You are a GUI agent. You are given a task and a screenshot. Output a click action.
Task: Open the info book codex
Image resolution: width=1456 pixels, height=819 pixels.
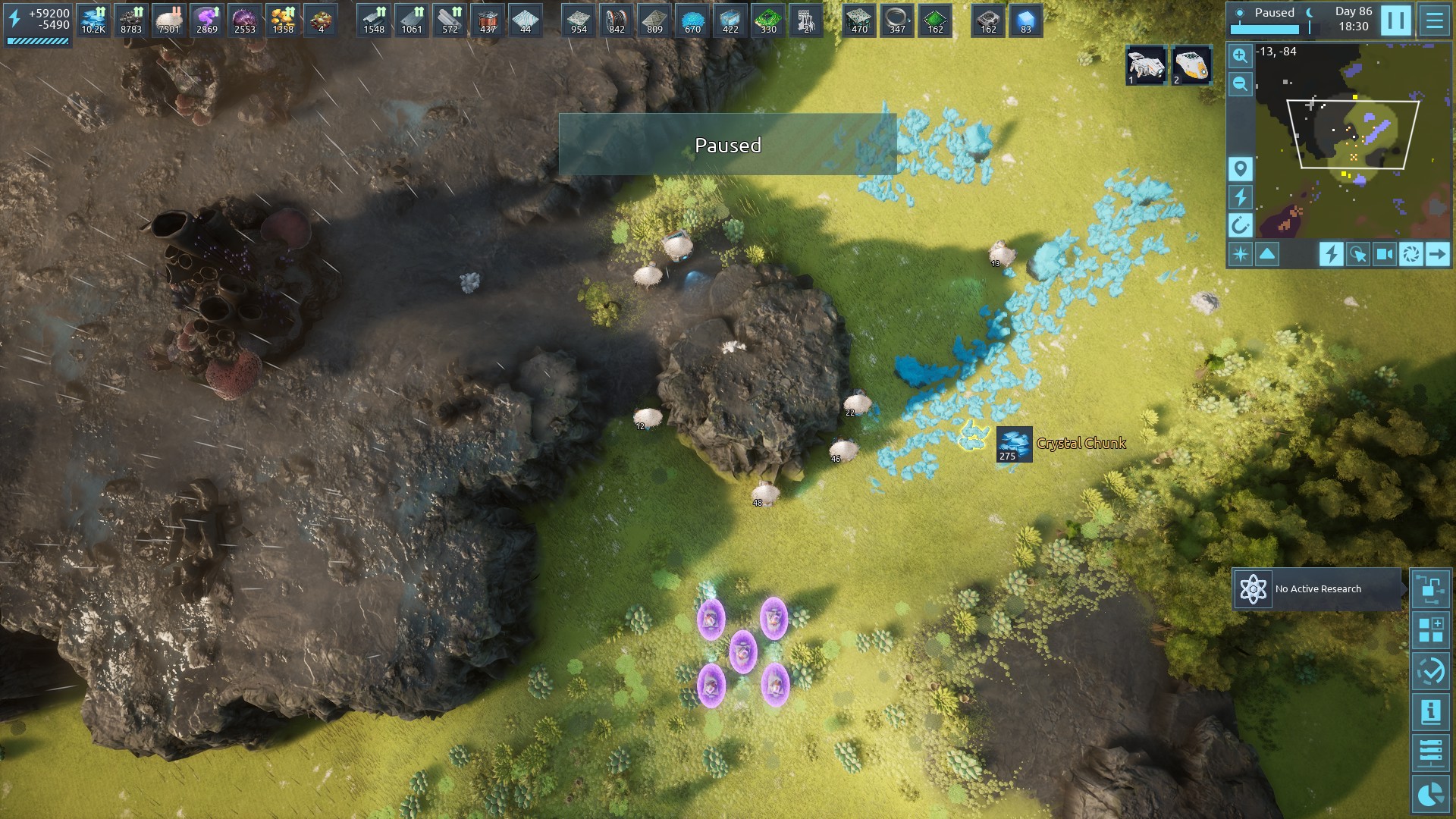pyautogui.click(x=1431, y=712)
